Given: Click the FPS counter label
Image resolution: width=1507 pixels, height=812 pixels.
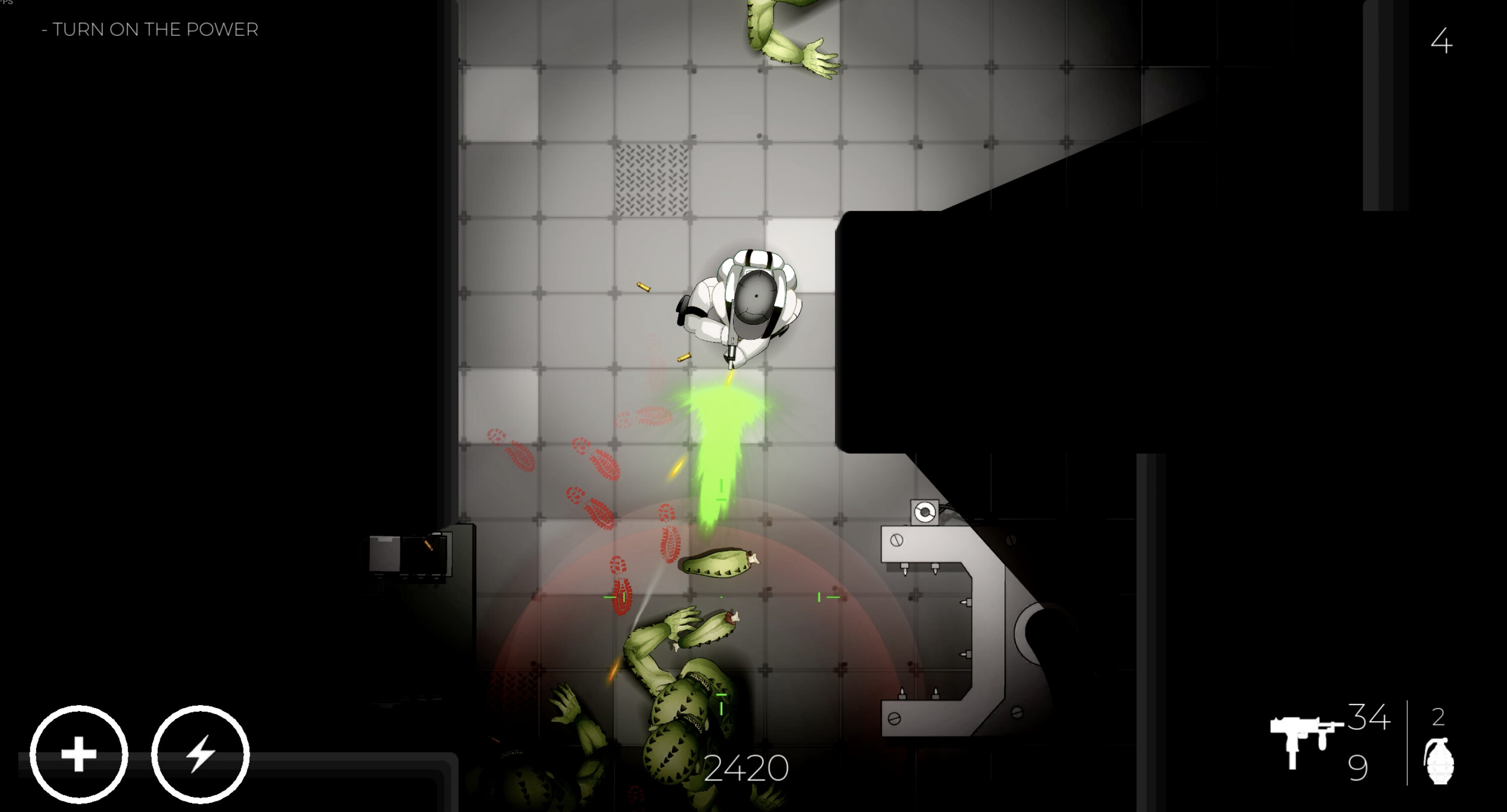Looking at the screenshot, I should (7, 3).
